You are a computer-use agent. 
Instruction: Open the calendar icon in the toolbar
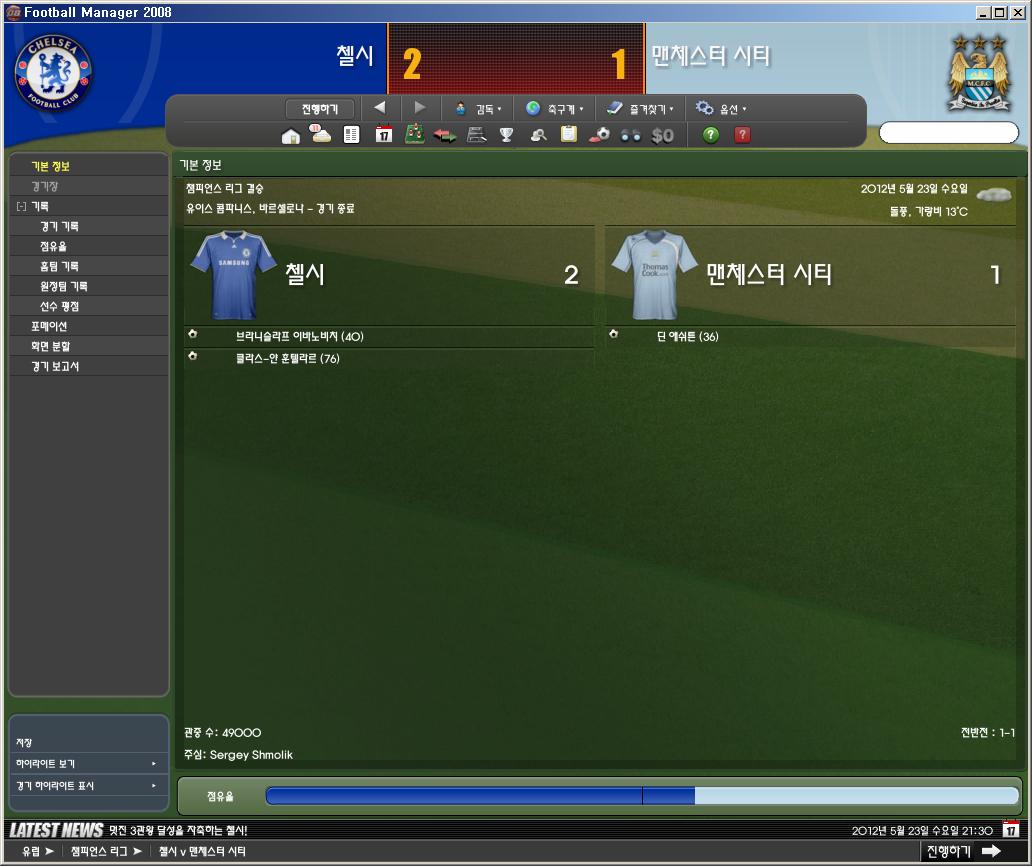[x=384, y=135]
